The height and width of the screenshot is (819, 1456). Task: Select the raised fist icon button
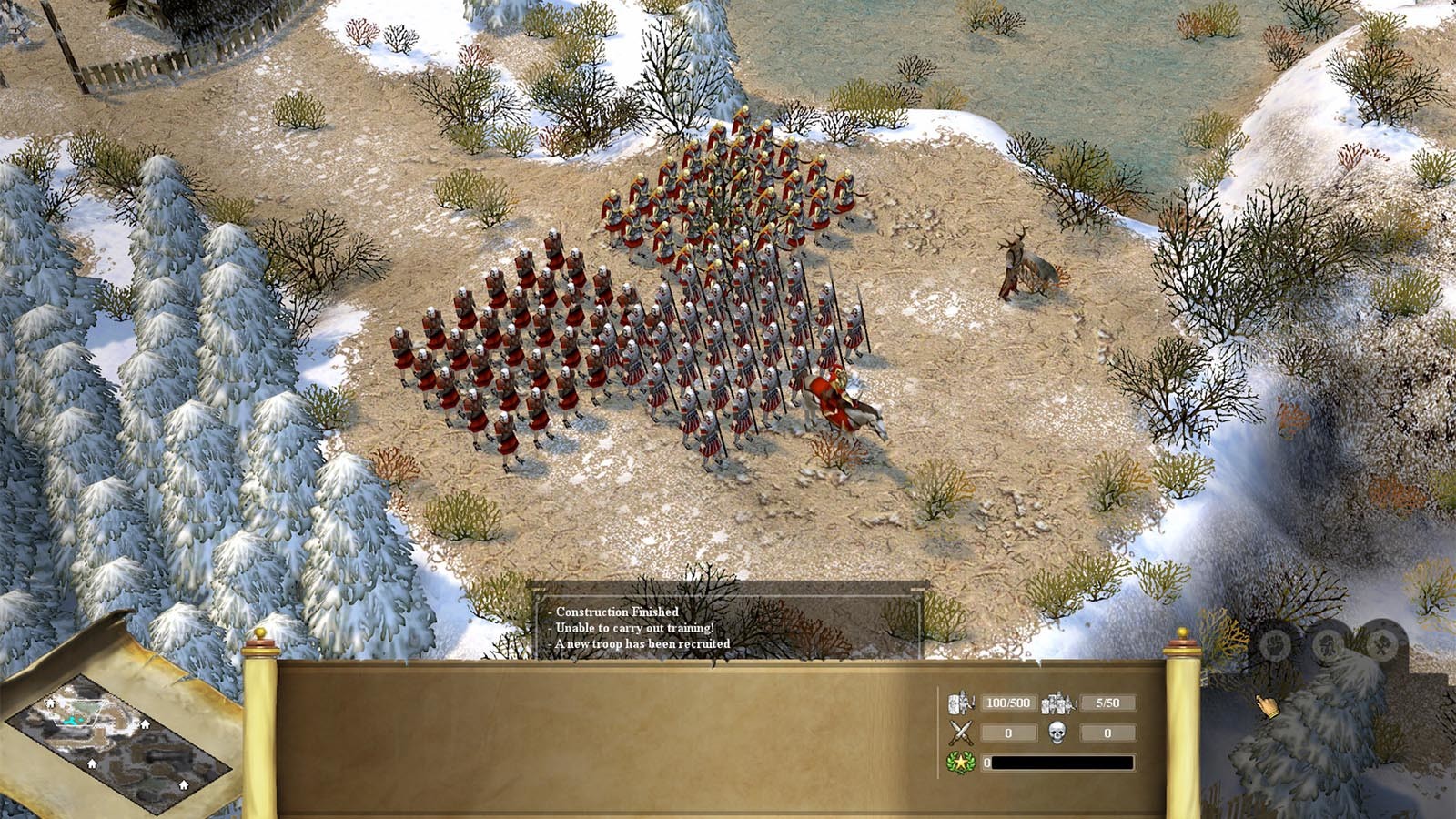point(1277,646)
